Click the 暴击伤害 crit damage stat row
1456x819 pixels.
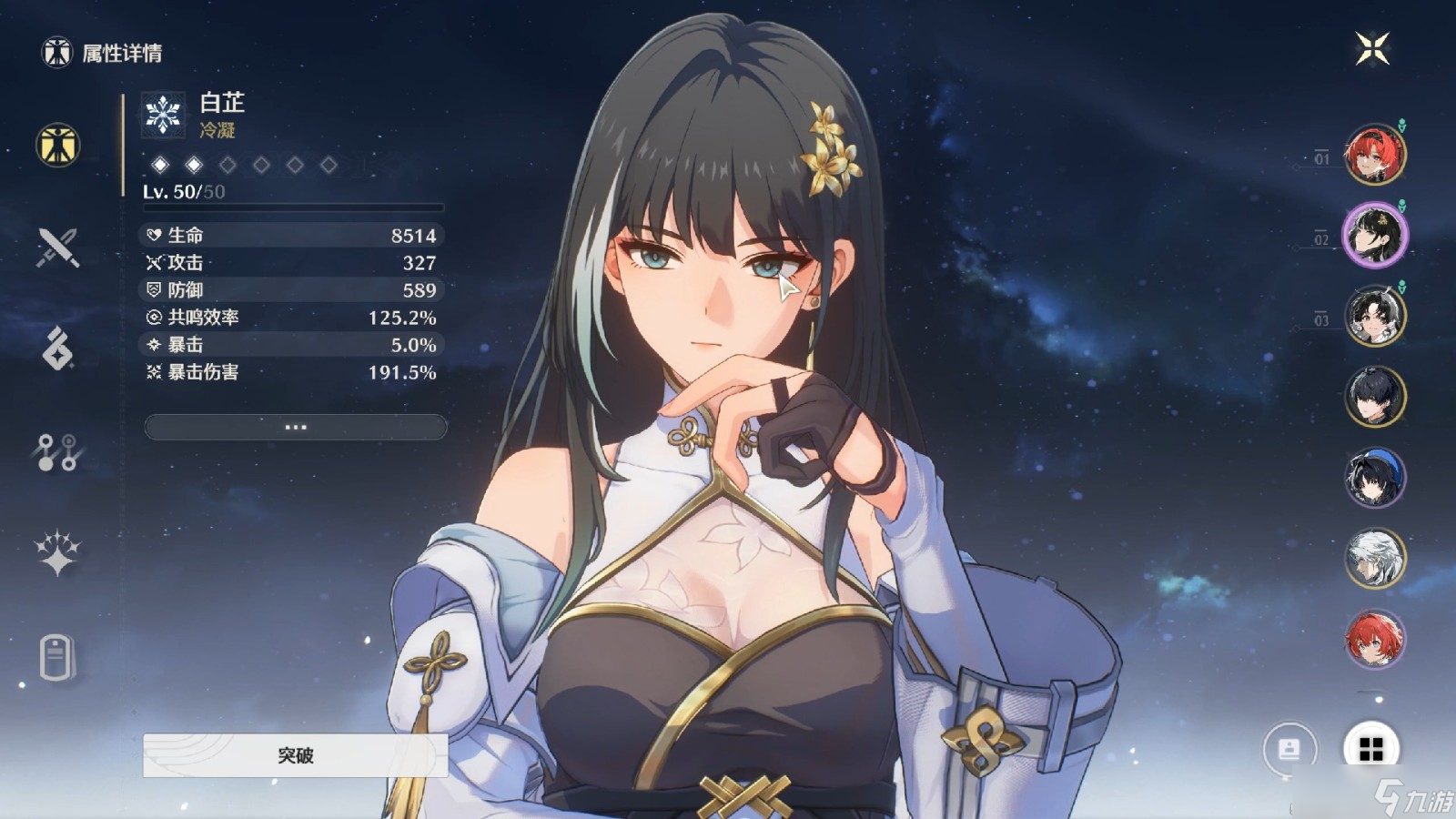click(x=291, y=373)
